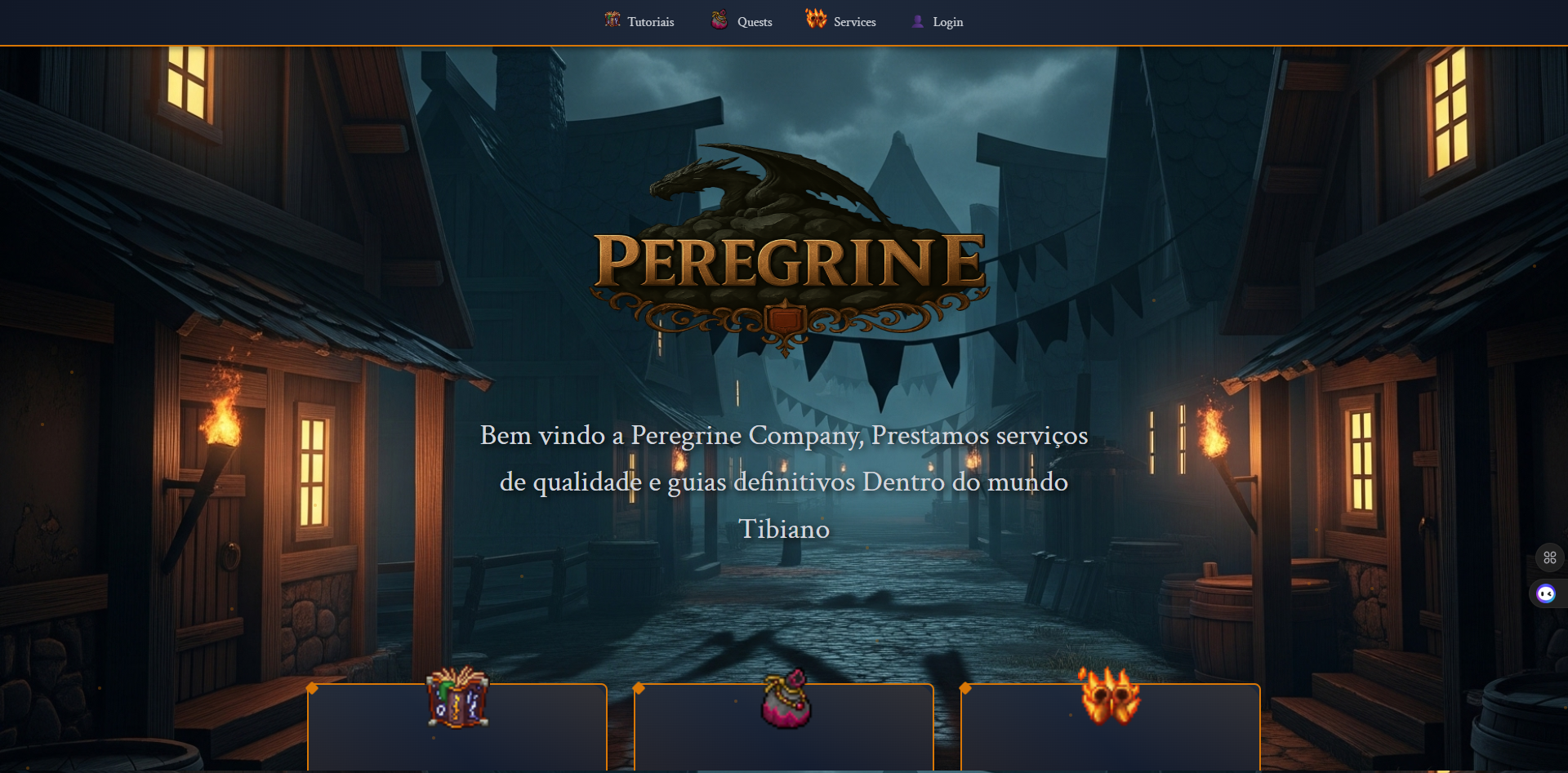Open the grid widget button on the right edge
1568x773 pixels.
pos(1551,558)
